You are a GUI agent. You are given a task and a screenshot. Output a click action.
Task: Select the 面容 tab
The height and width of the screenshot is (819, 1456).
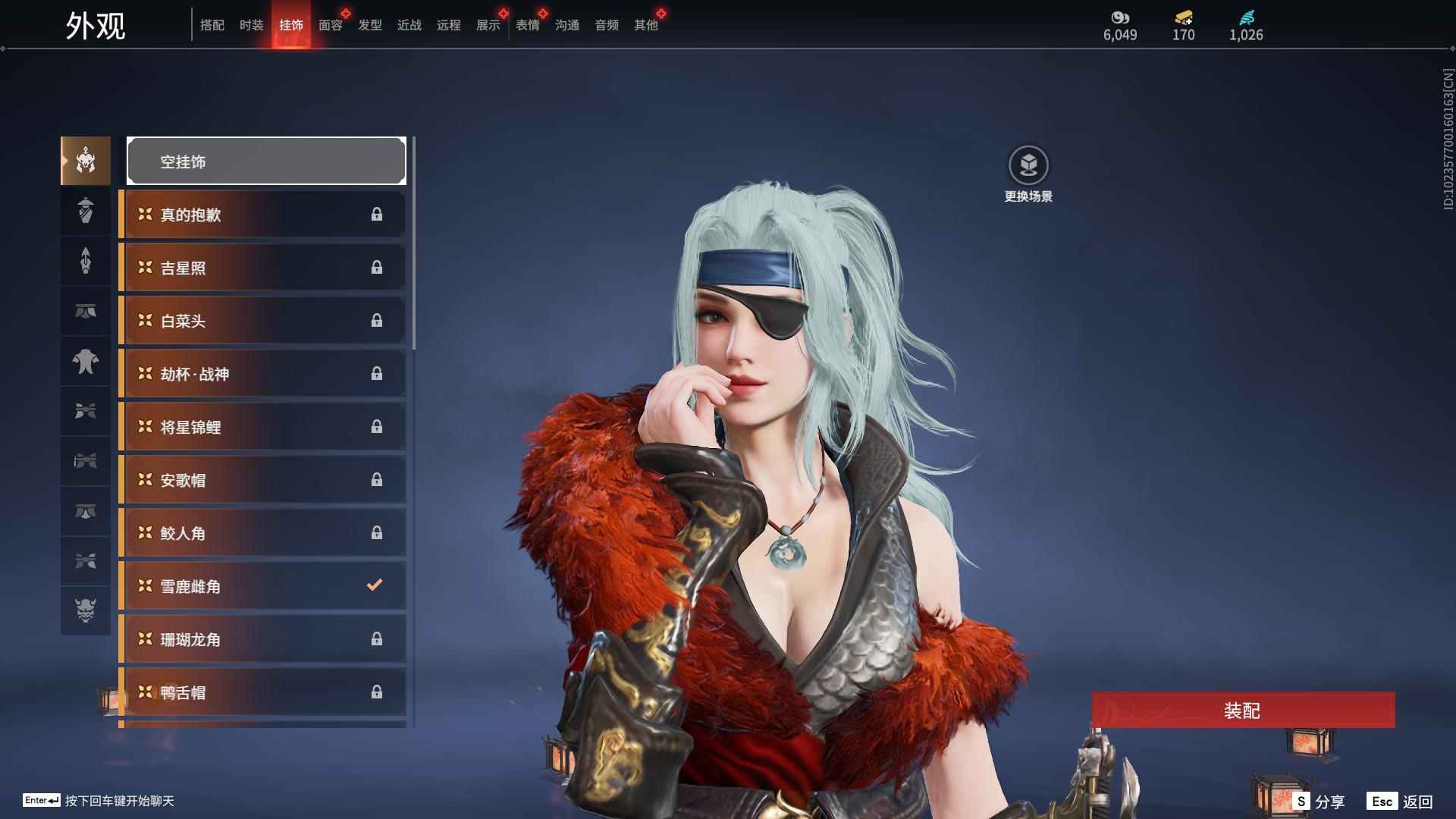click(x=331, y=25)
